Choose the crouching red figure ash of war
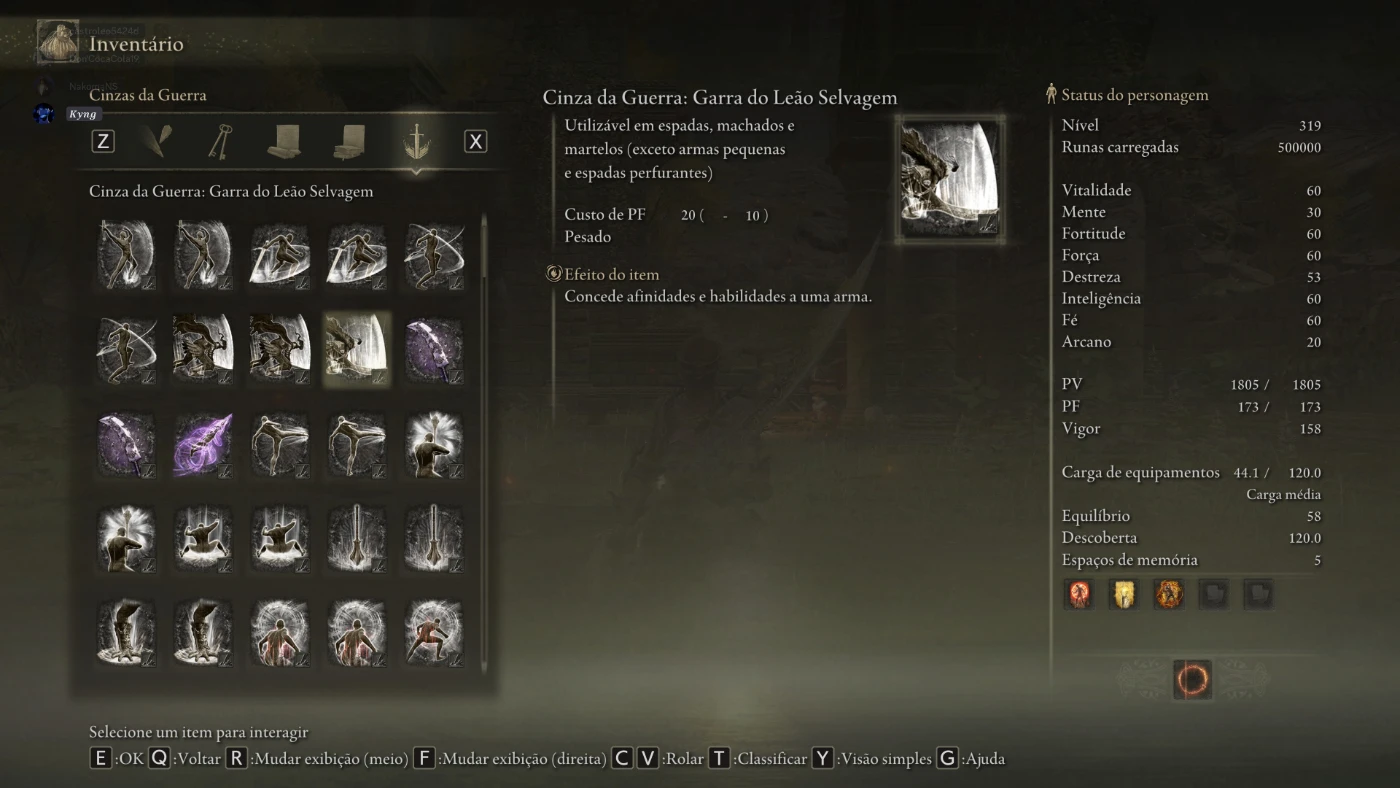 click(x=433, y=632)
